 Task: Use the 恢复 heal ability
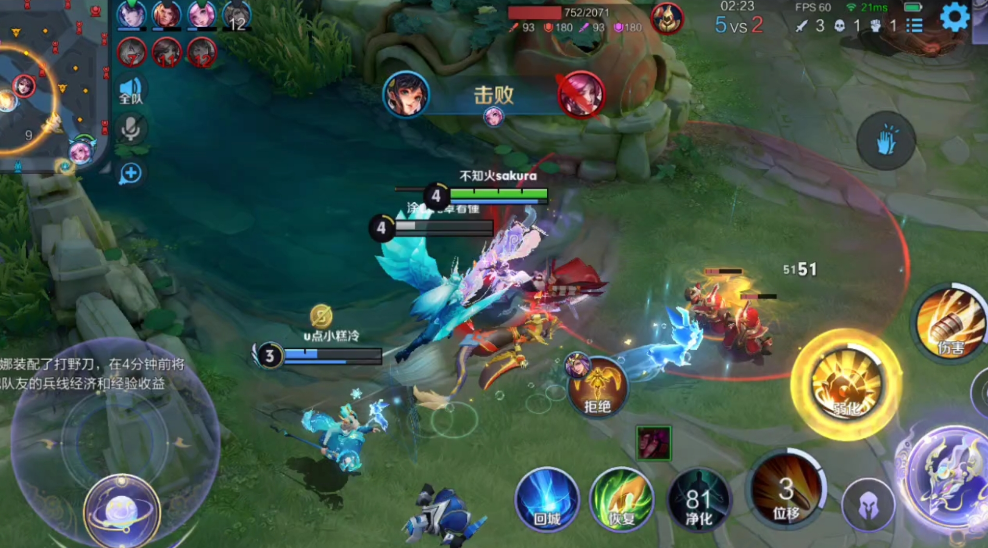pos(621,499)
